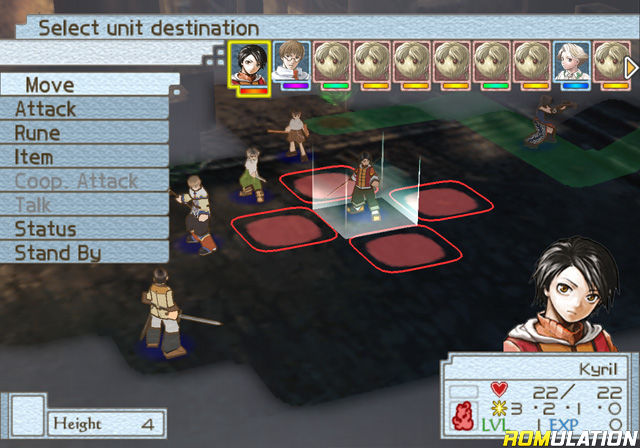Select the brown-haired glasses character portrait

[x=291, y=62]
